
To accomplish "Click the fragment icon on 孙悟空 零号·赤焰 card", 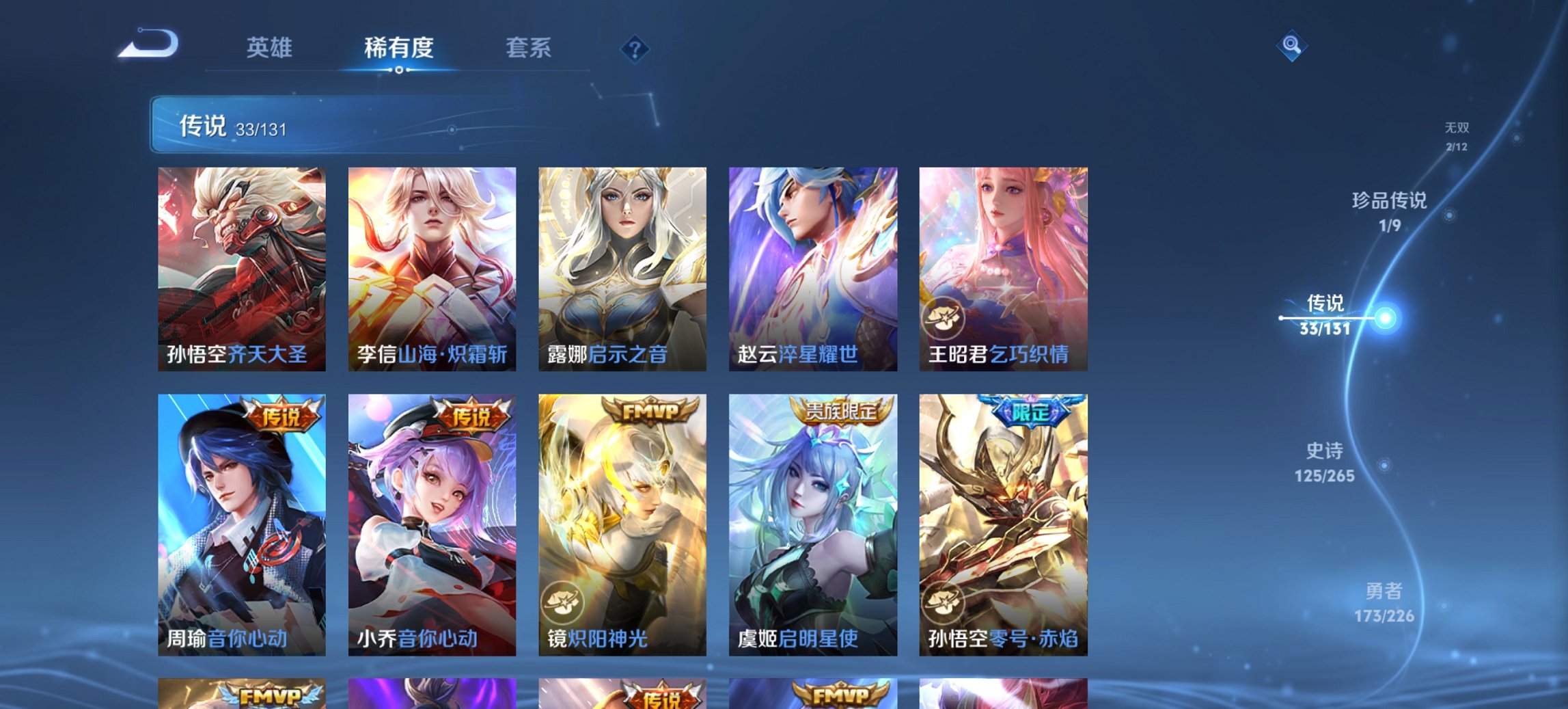I will [945, 601].
